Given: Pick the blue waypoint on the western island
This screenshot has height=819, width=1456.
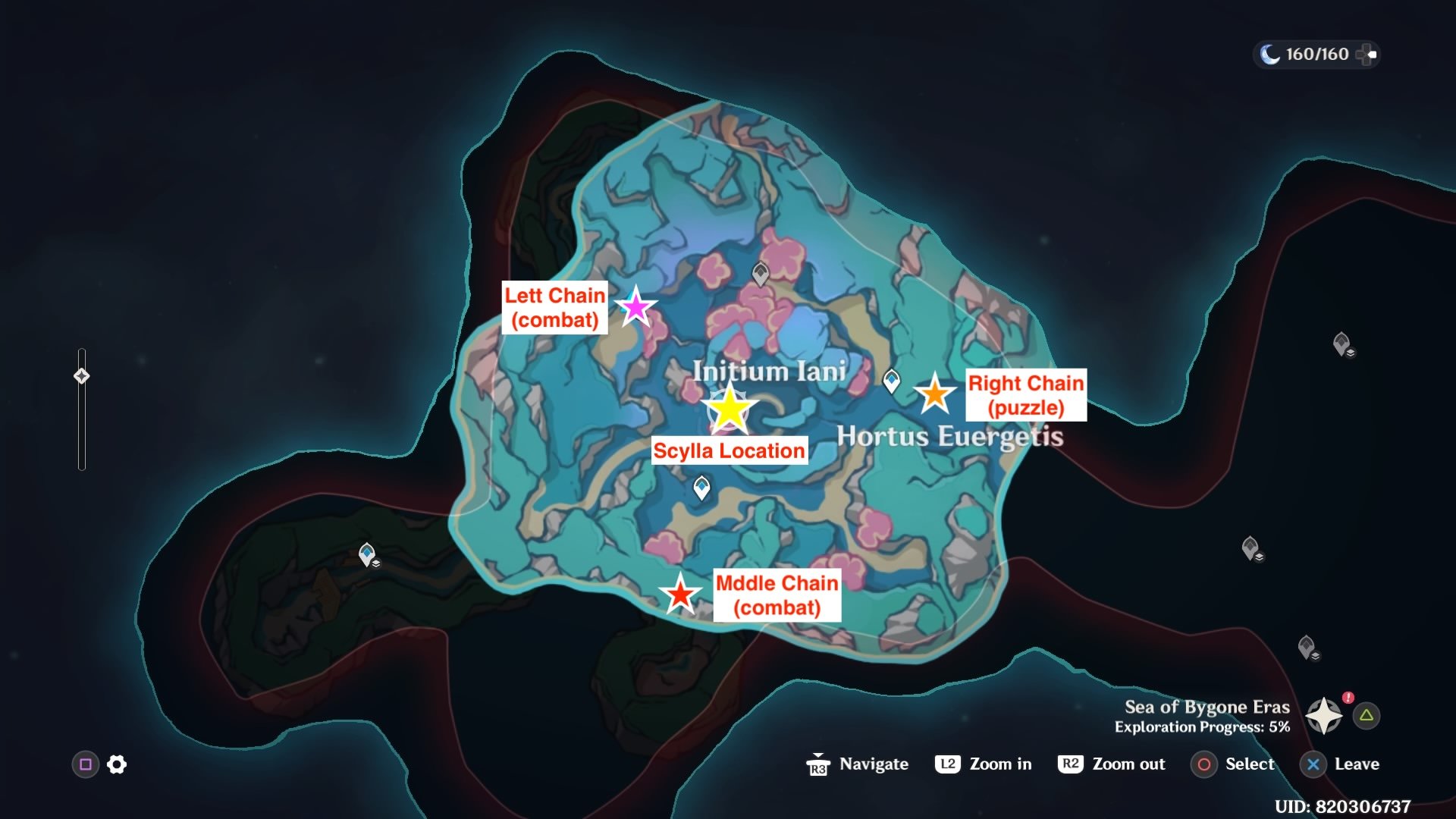Looking at the screenshot, I should (x=367, y=554).
